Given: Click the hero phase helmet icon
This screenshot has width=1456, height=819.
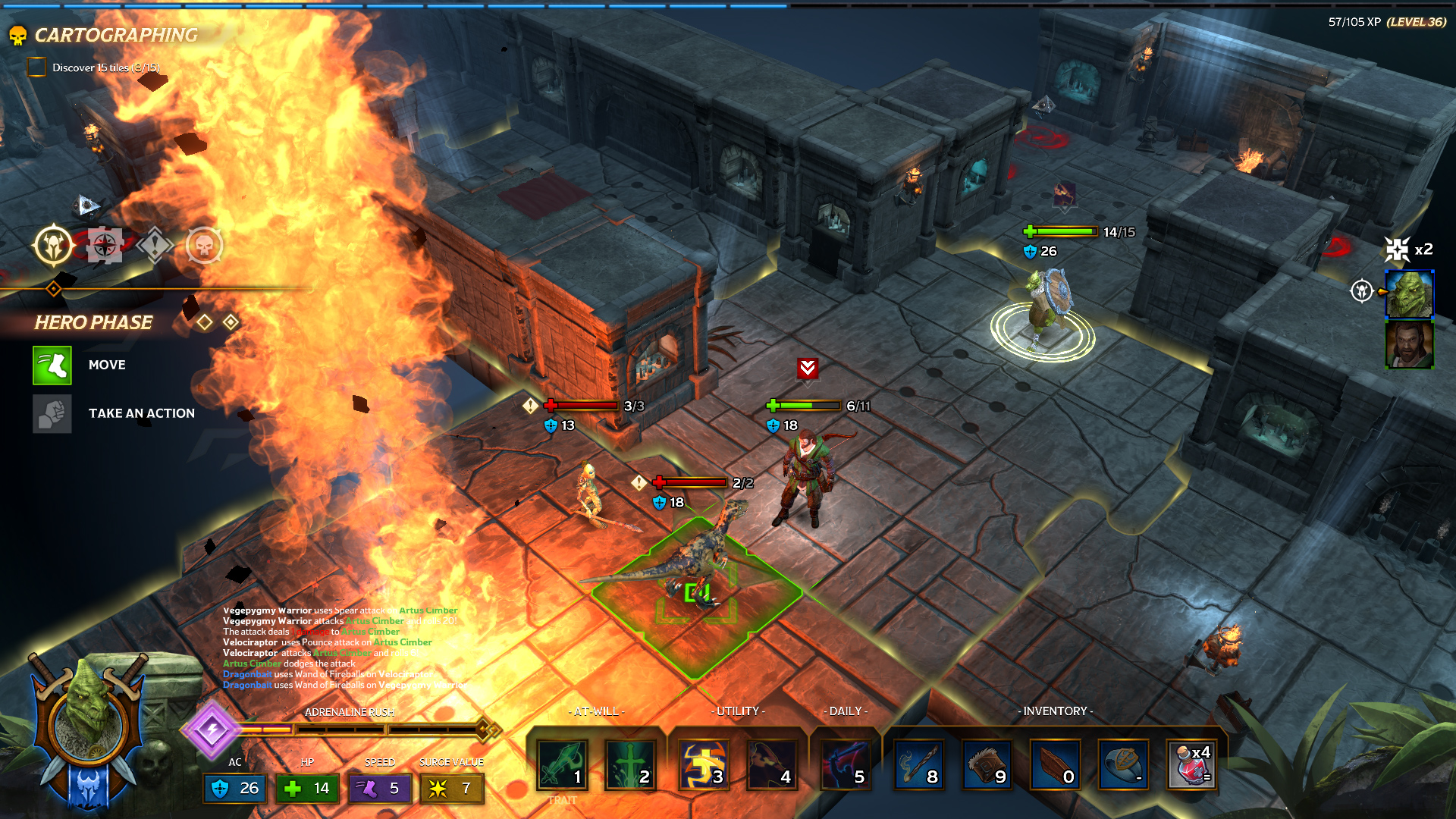Looking at the screenshot, I should pos(53,246).
